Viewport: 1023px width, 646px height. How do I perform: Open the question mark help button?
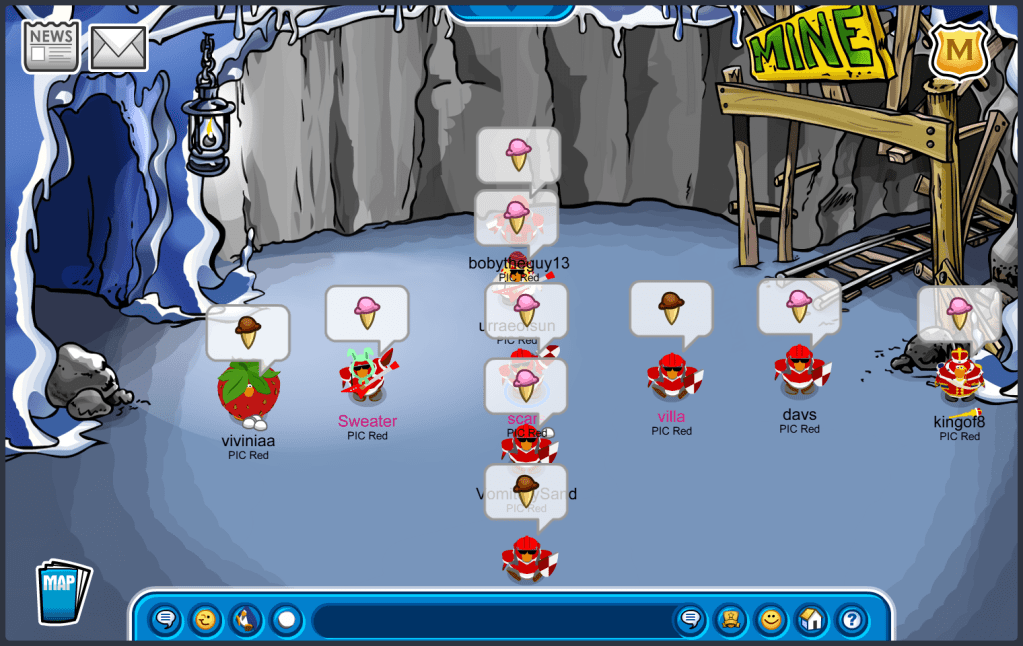tap(851, 620)
